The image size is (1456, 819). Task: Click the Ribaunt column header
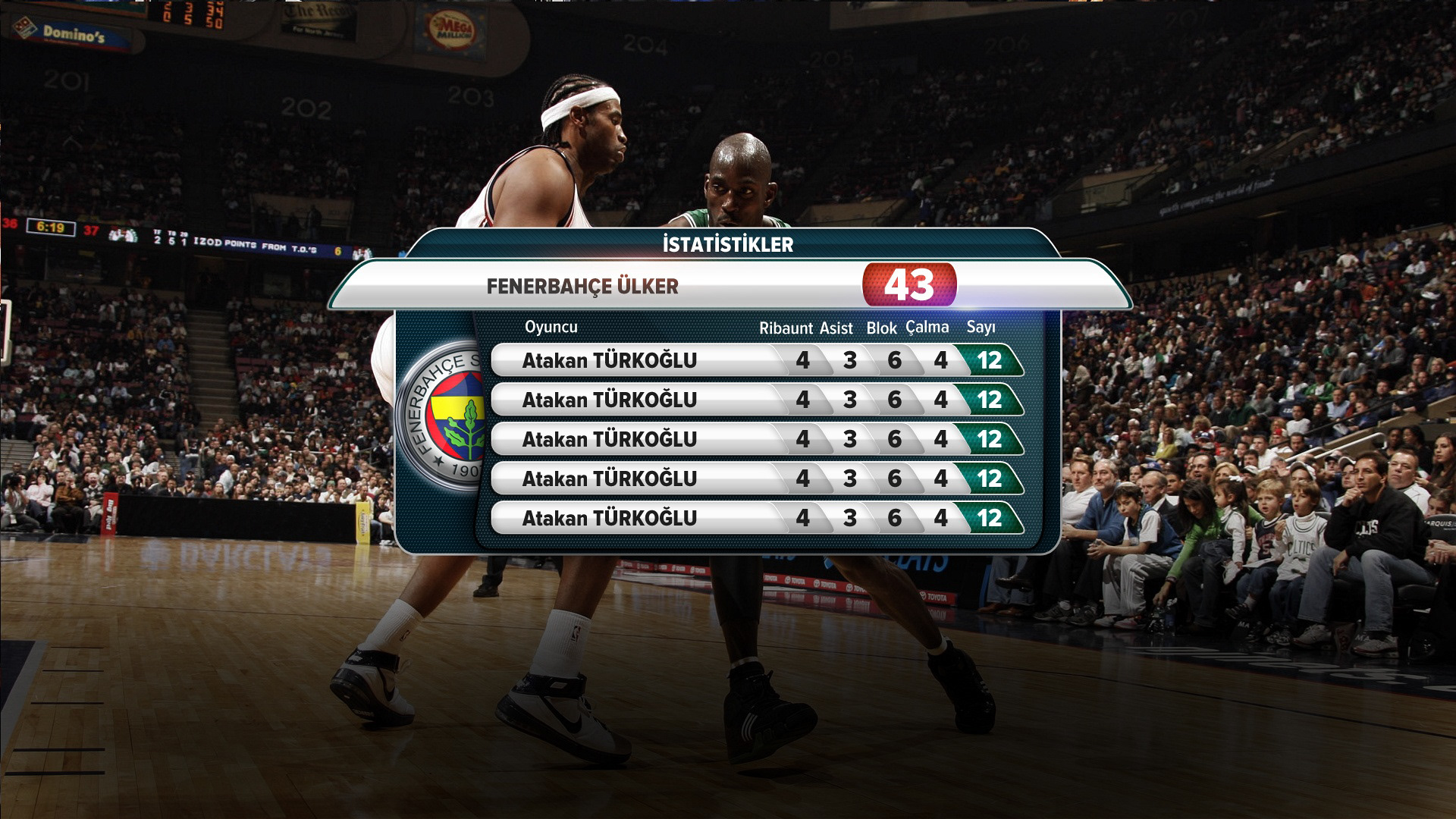(x=786, y=328)
